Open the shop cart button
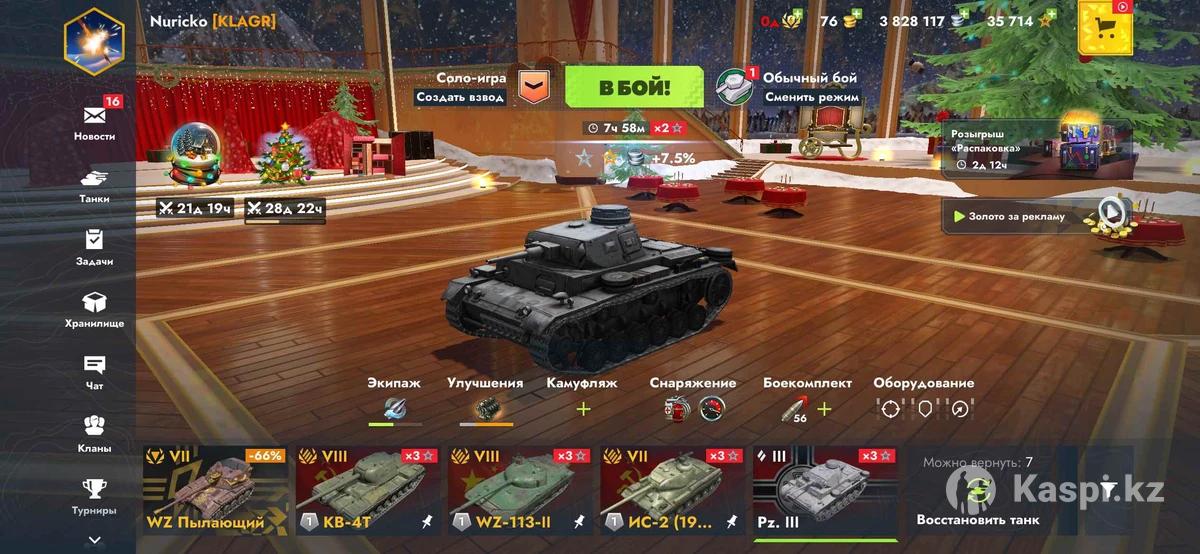Image resolution: width=1200 pixels, height=554 pixels. click(x=1105, y=28)
